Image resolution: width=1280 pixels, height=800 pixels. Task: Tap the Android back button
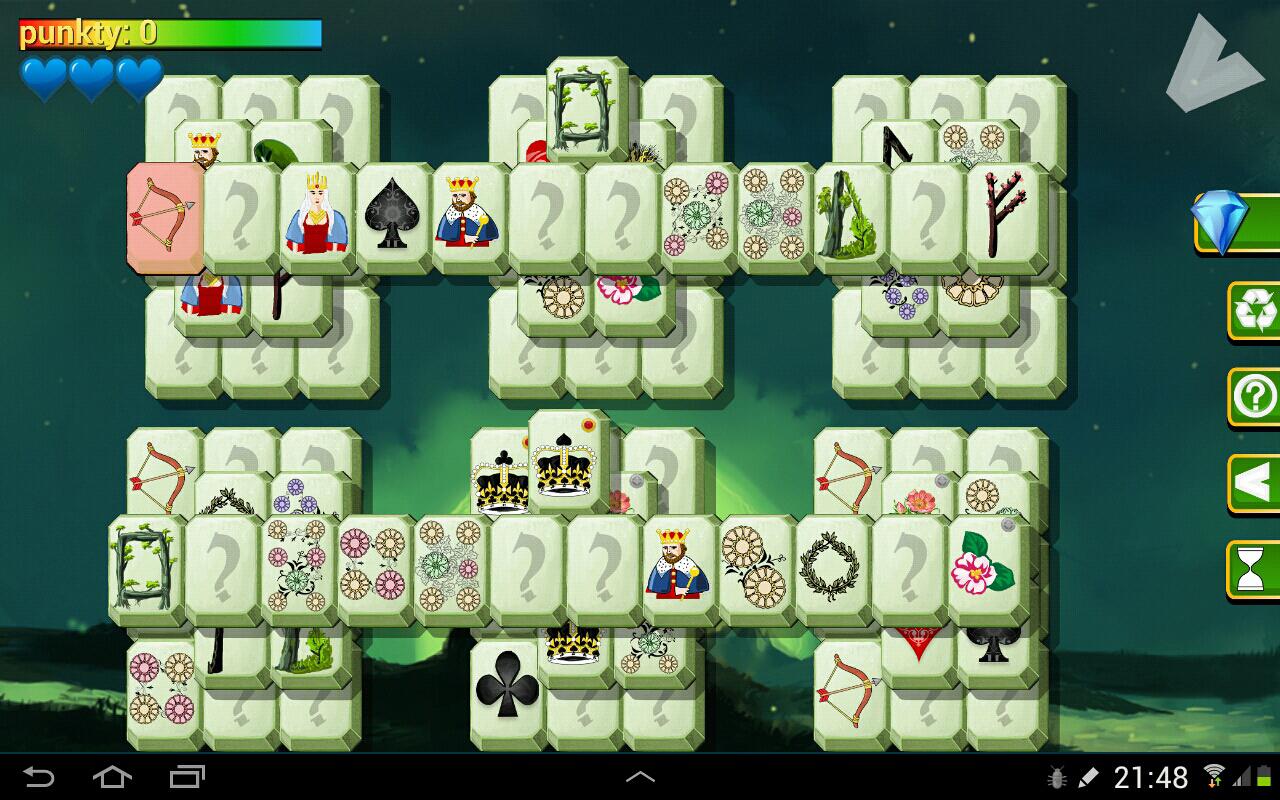coord(38,777)
